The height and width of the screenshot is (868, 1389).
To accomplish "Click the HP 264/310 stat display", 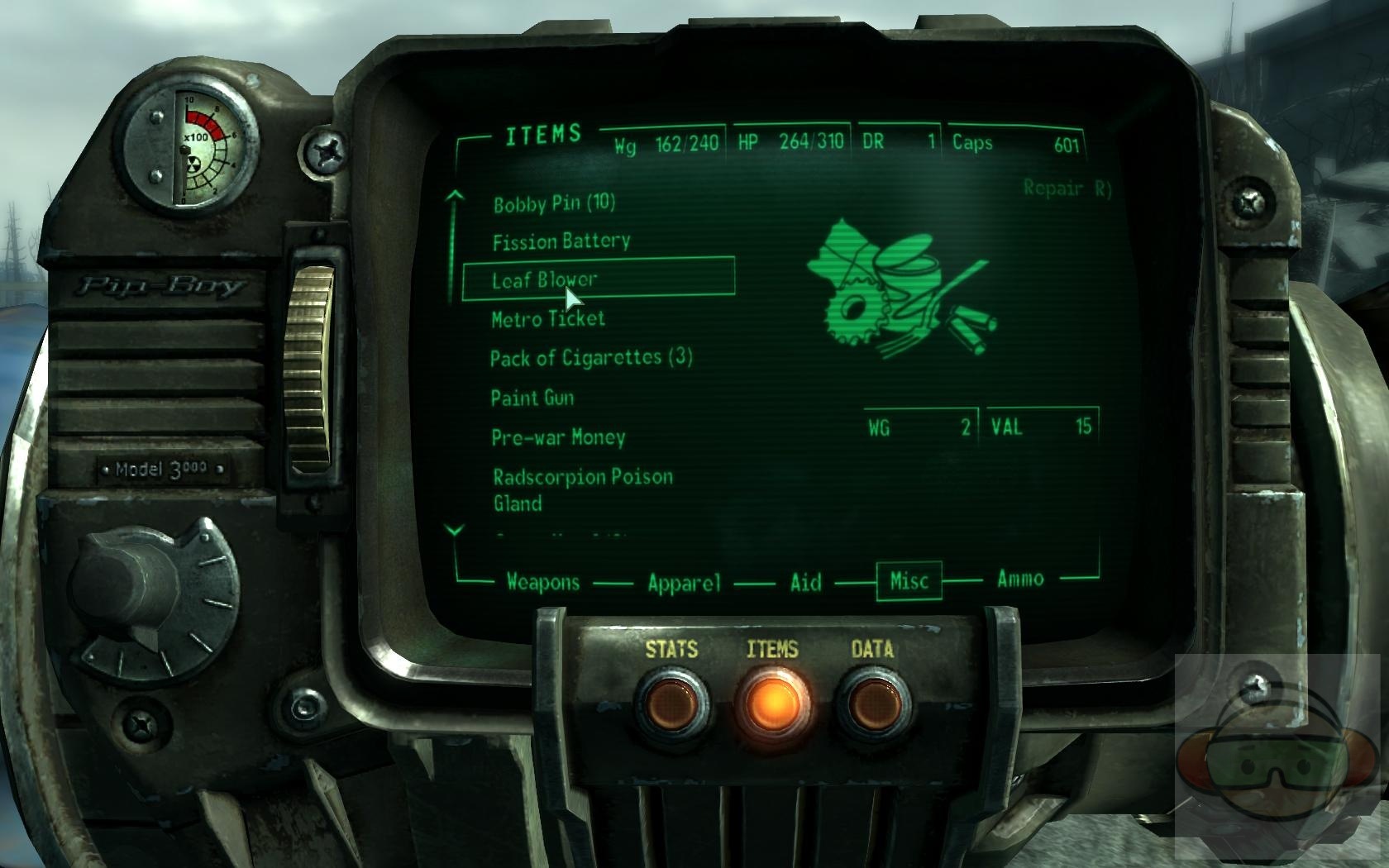I will (x=790, y=141).
